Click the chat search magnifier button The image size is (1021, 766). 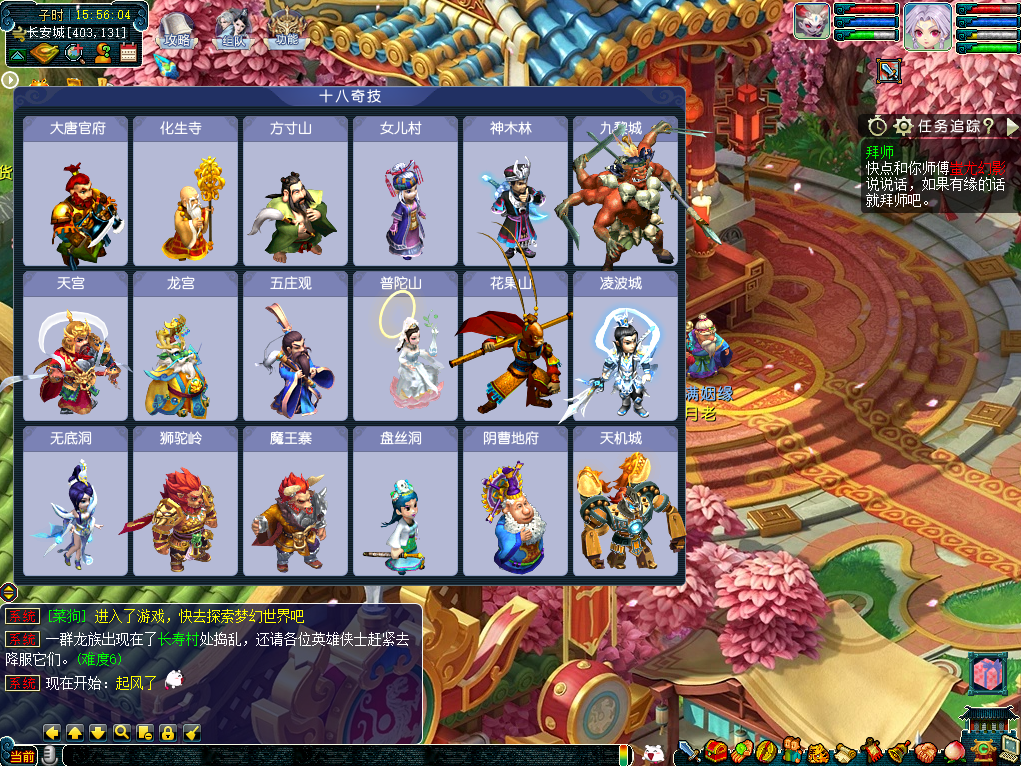121,732
